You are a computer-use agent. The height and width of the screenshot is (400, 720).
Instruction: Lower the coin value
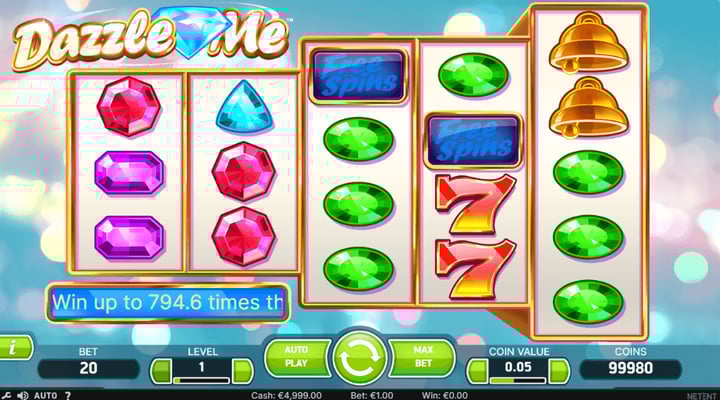pyautogui.click(x=475, y=372)
